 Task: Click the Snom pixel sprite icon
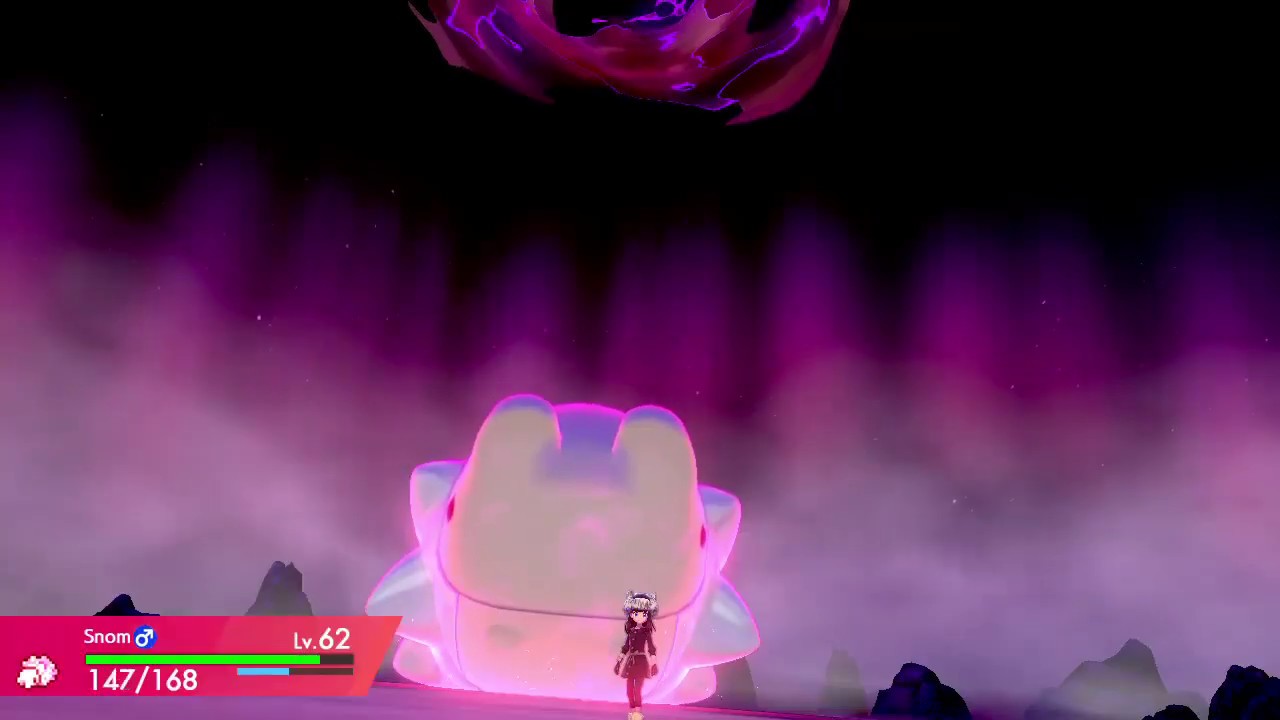37,672
